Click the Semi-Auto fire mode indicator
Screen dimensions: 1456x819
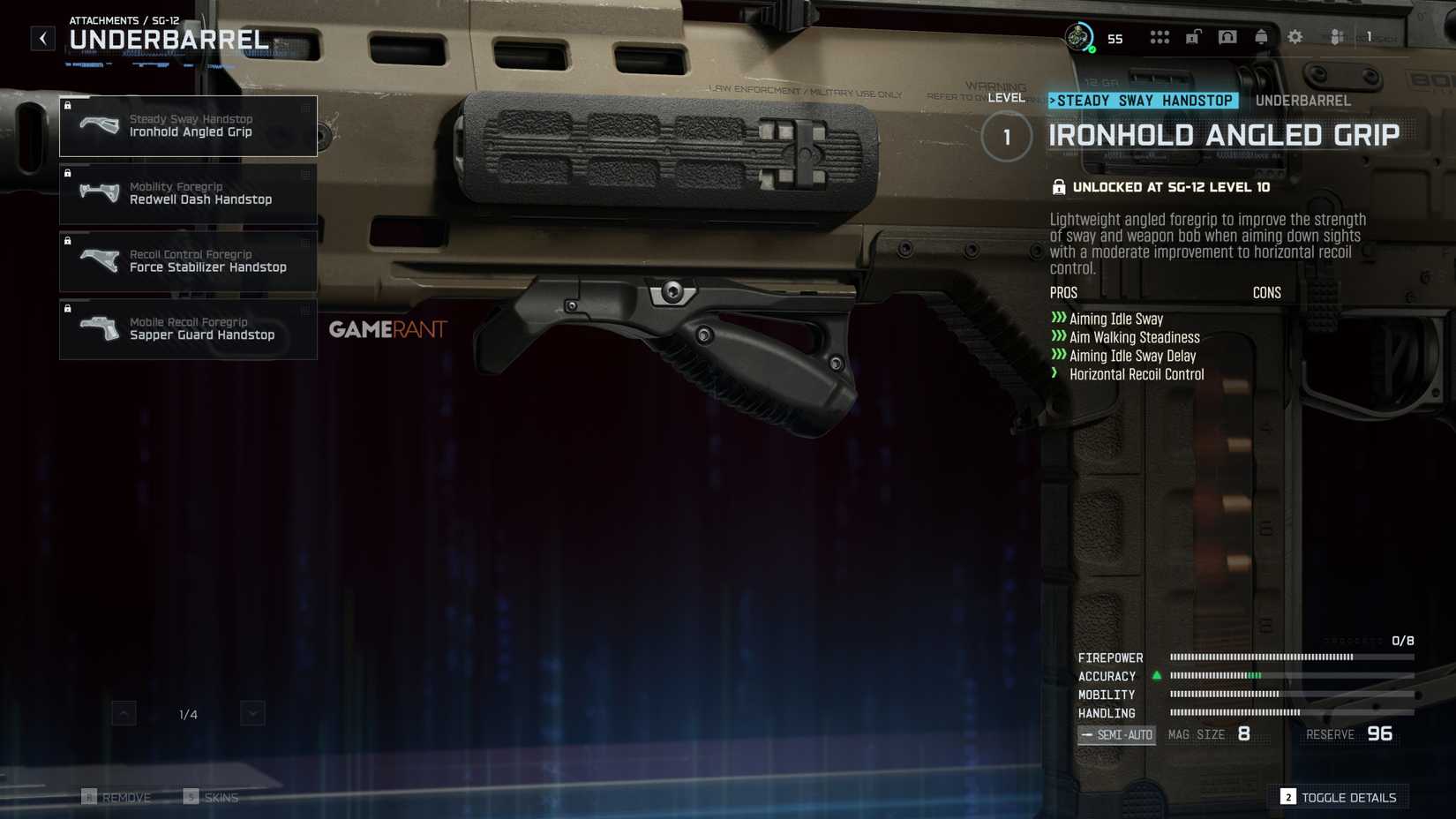pos(1117,734)
